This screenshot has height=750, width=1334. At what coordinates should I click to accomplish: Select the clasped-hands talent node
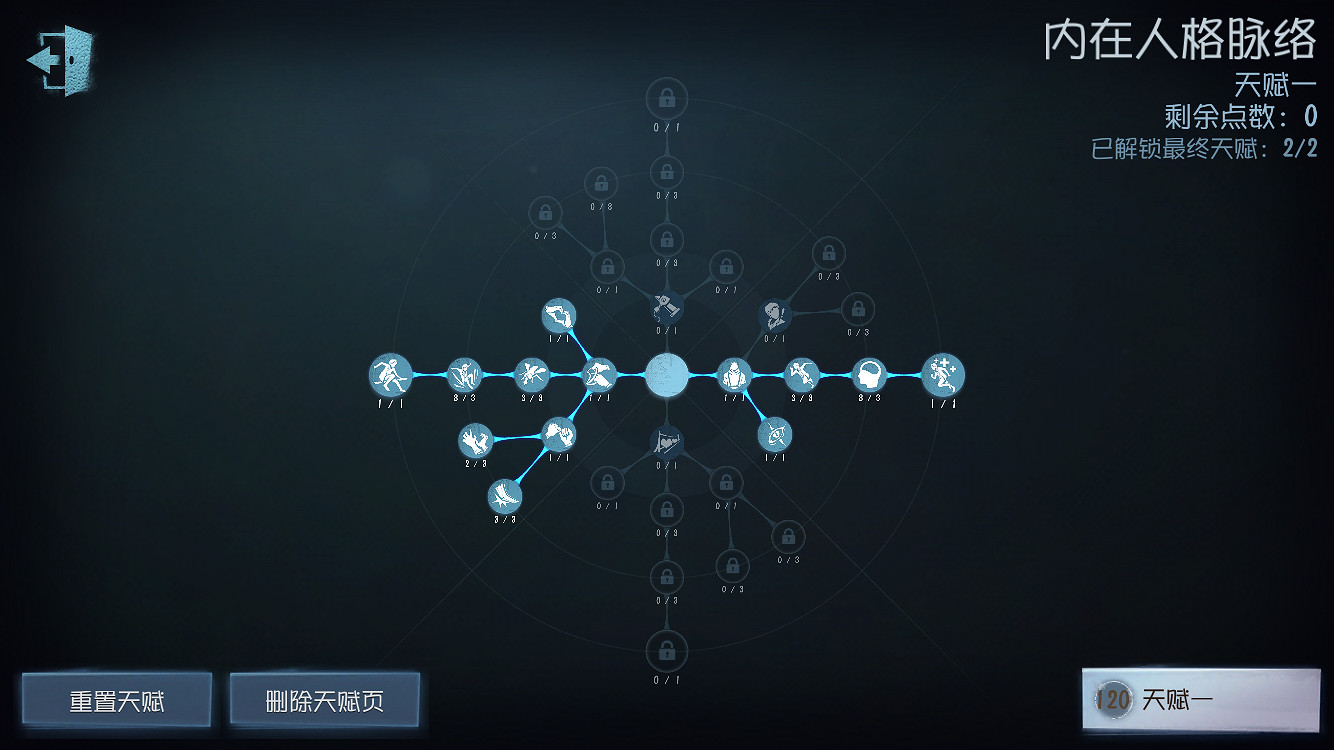[558, 434]
